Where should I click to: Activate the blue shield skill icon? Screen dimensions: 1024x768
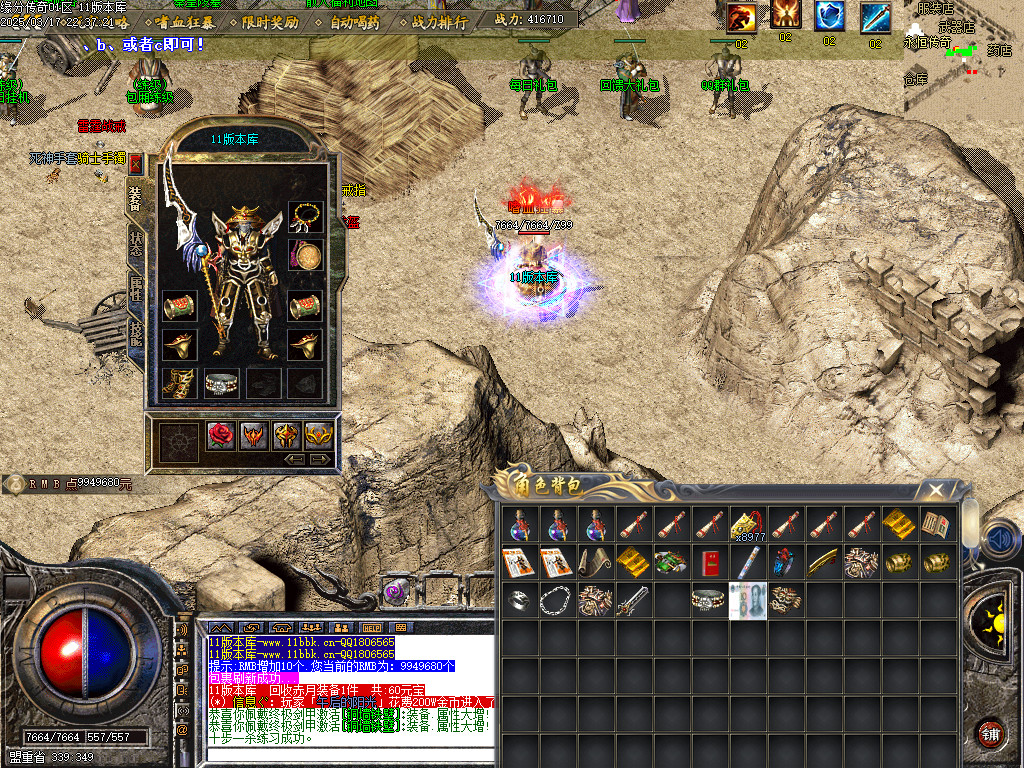click(x=829, y=17)
